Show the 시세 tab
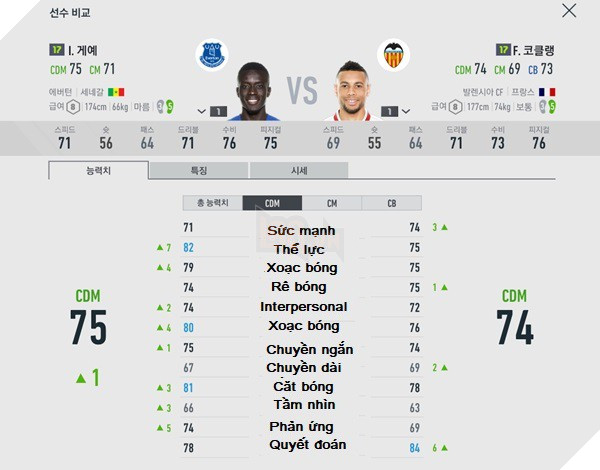This screenshot has height=470, width=600. (x=299, y=170)
